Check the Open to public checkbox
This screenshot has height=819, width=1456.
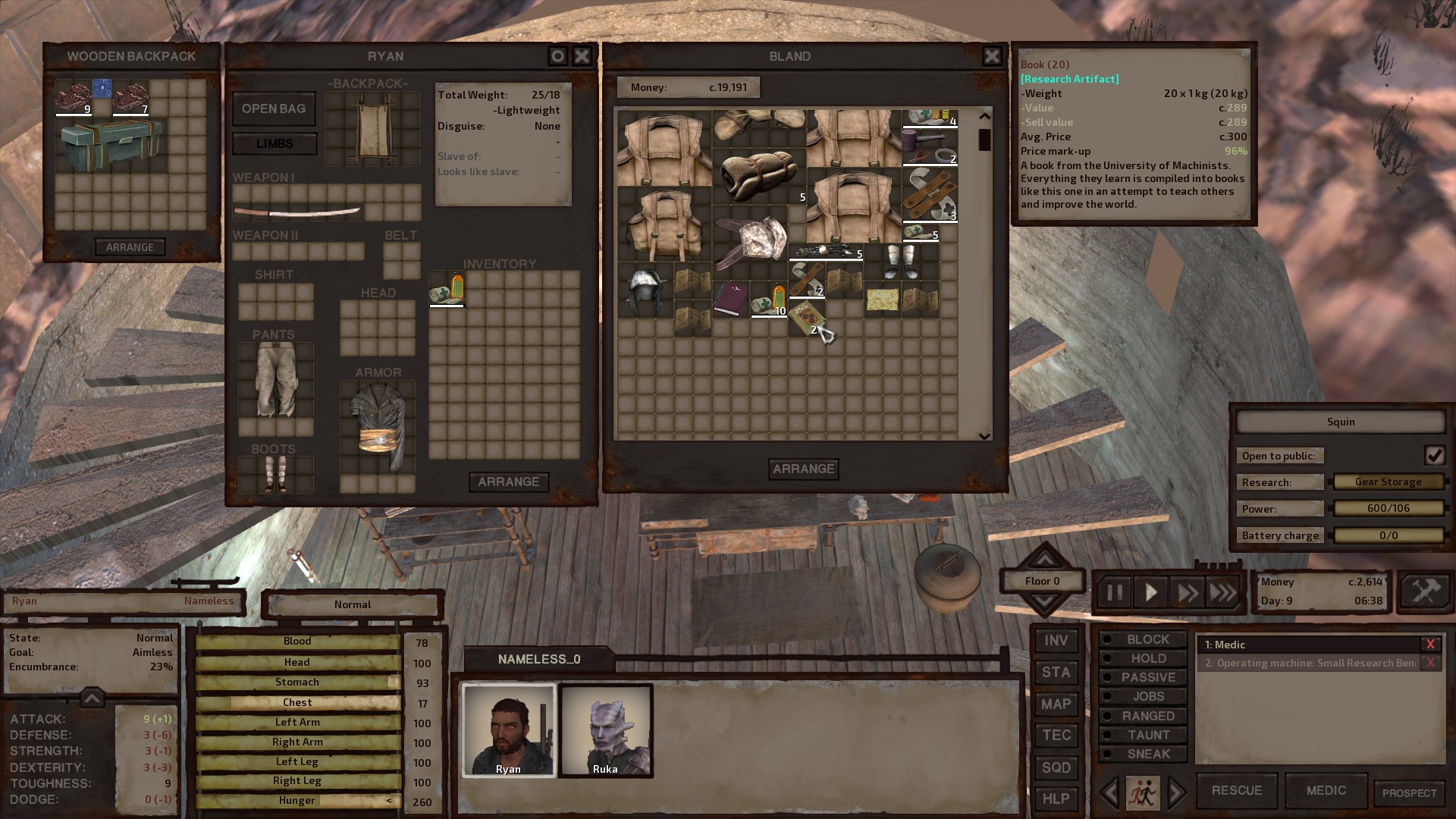(x=1435, y=455)
